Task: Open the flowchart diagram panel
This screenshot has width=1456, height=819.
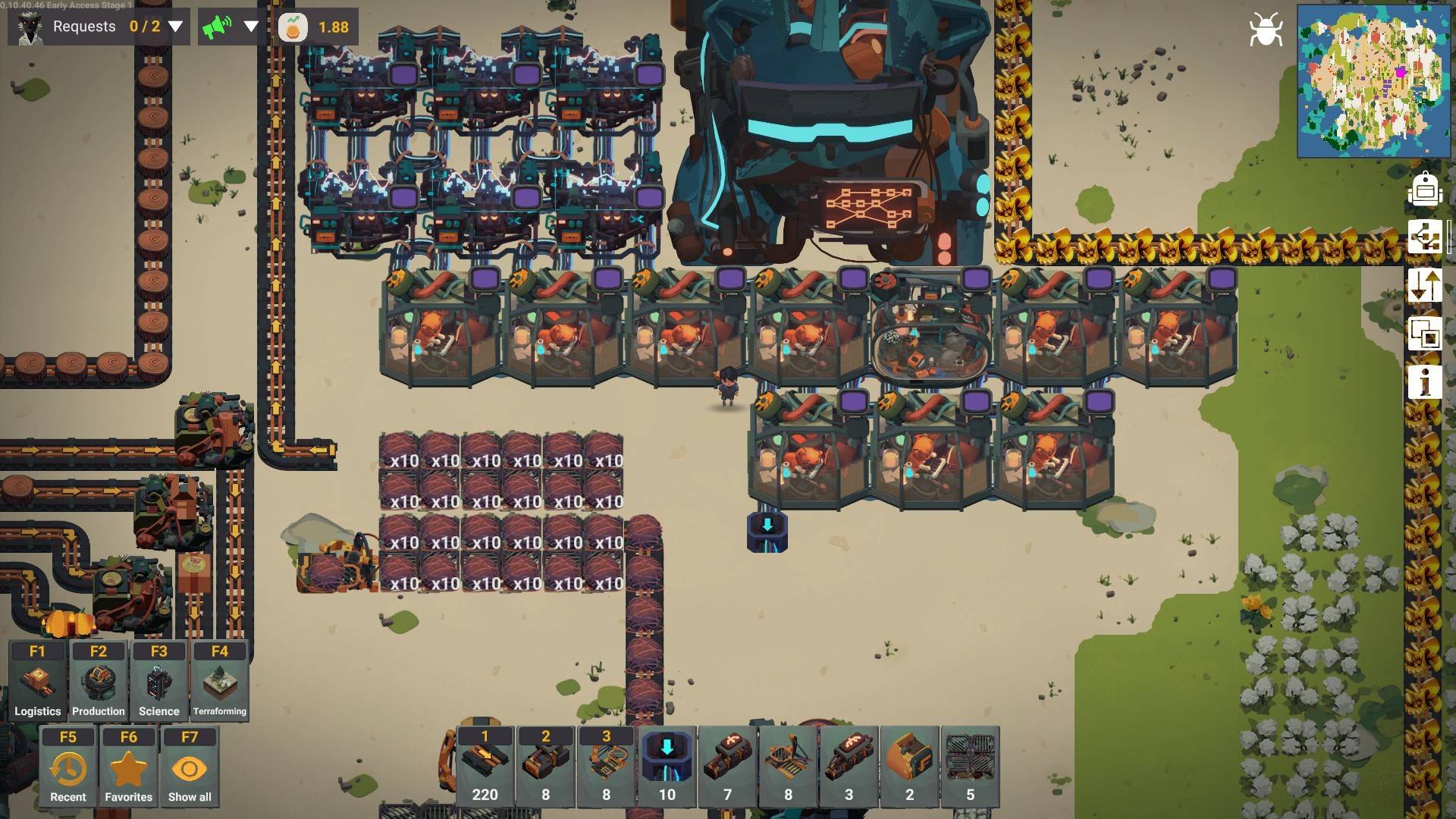Action: point(1425,237)
